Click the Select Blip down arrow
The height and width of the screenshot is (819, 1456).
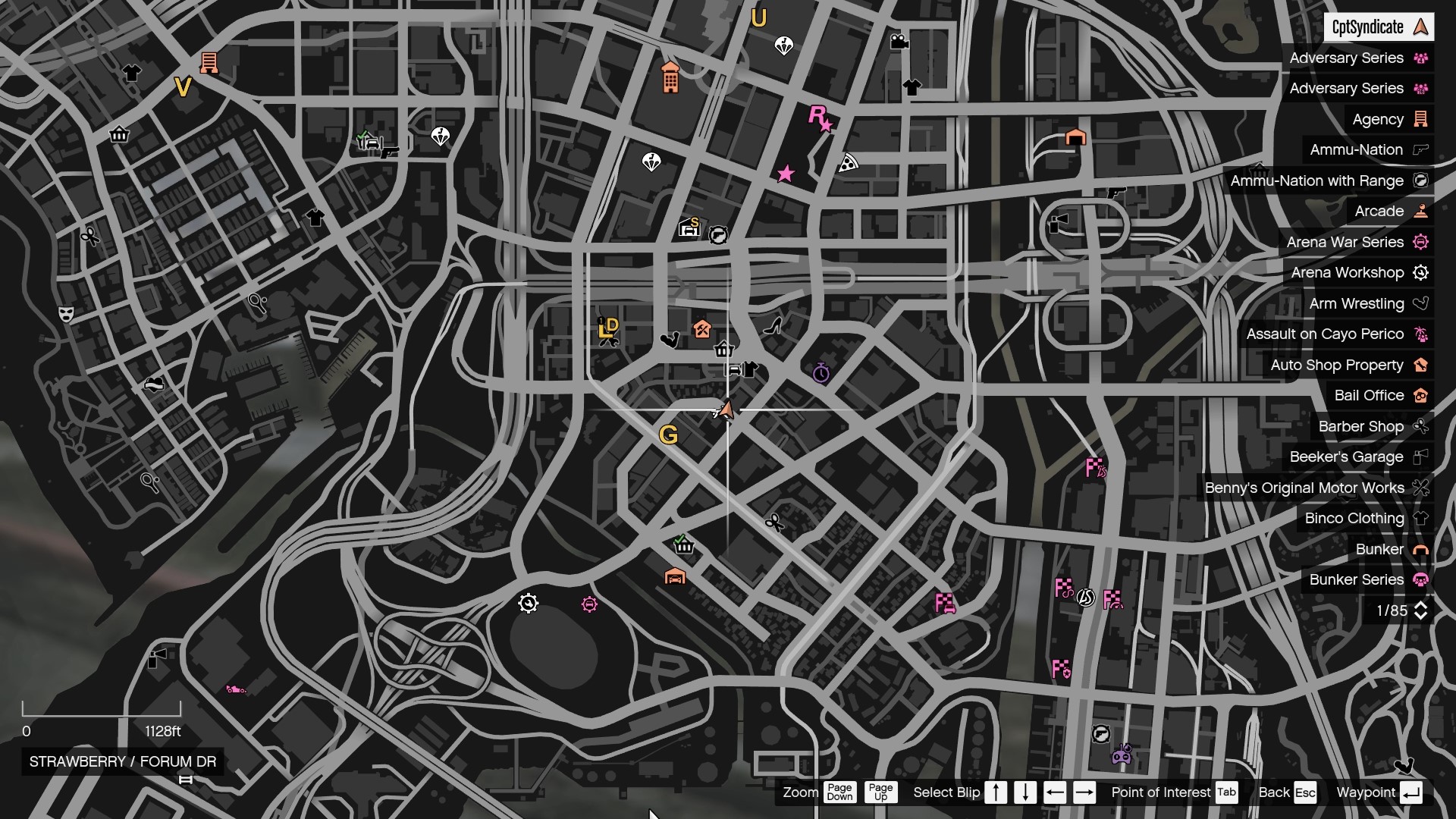click(x=1025, y=792)
